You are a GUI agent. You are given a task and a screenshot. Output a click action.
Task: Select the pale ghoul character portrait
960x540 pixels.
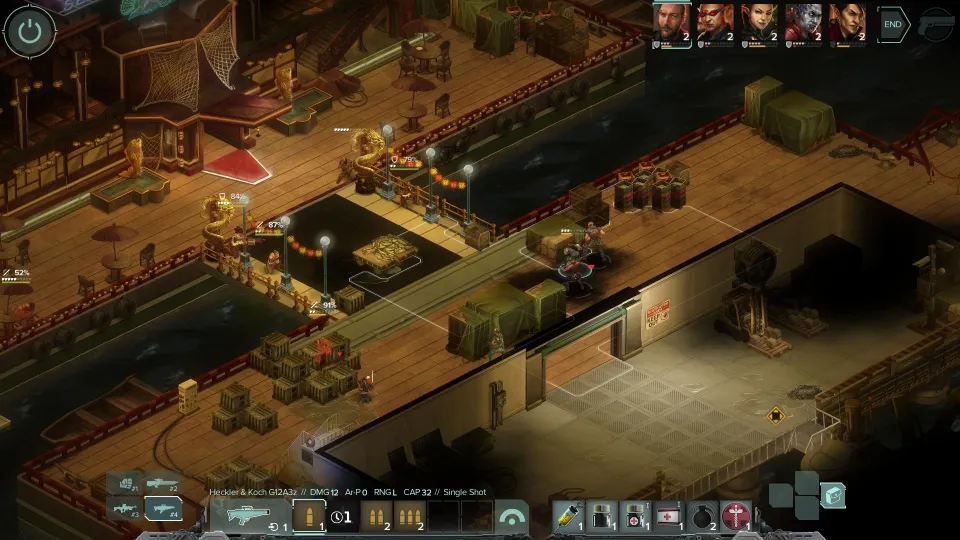coord(803,22)
